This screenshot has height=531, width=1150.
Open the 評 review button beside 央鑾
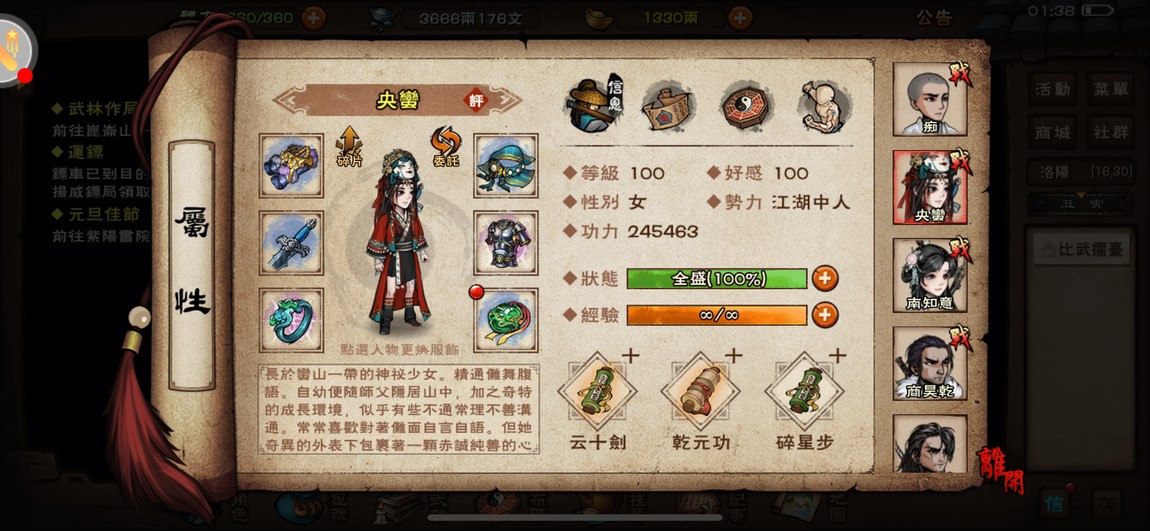[x=476, y=100]
